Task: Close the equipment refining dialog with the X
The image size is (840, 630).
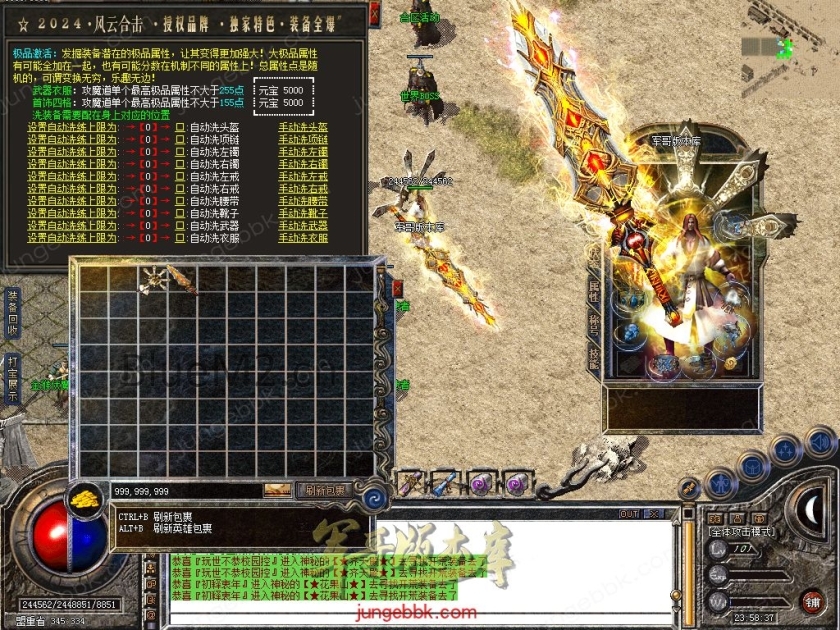Action: (x=375, y=13)
